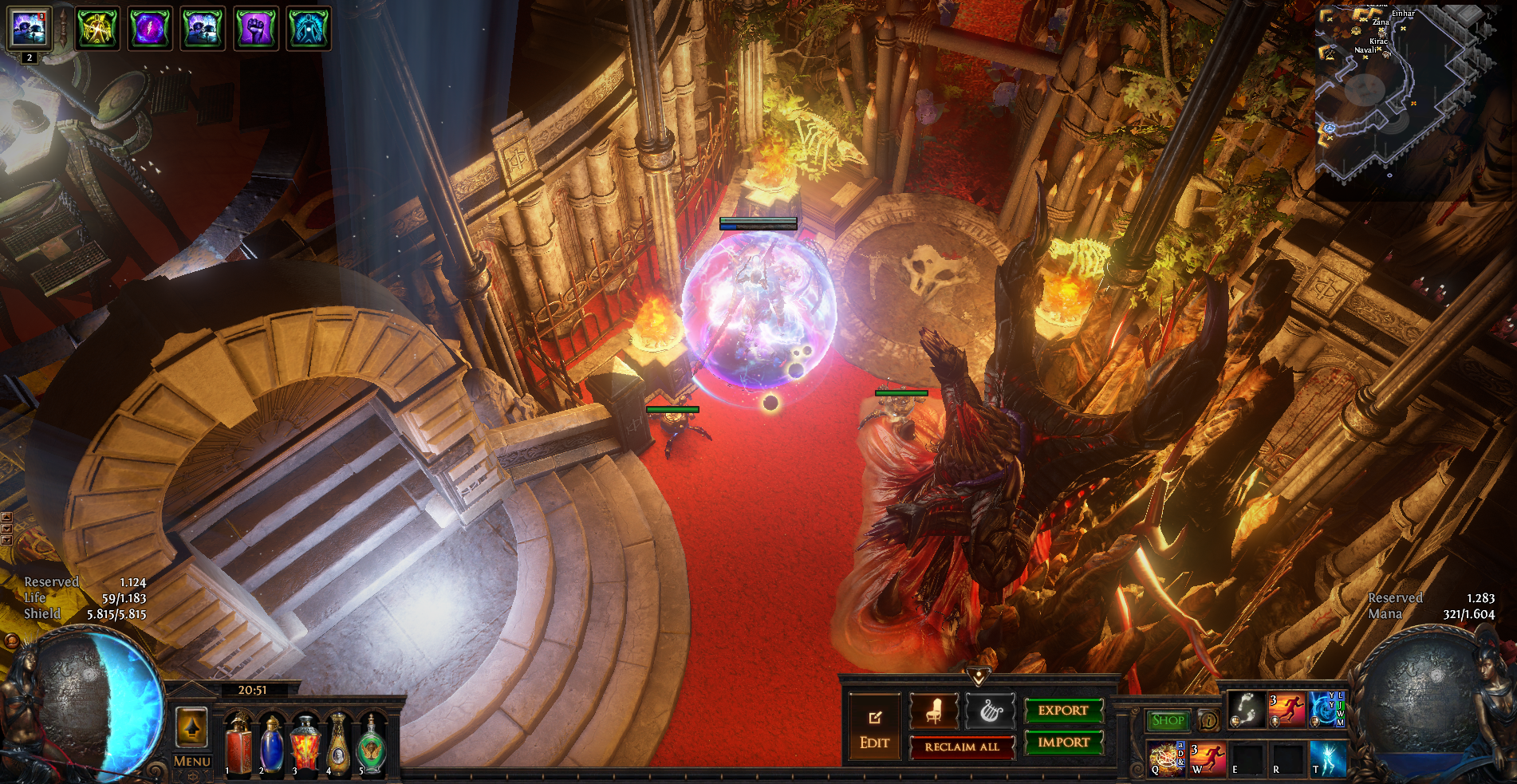Open the harp music selector

point(990,711)
